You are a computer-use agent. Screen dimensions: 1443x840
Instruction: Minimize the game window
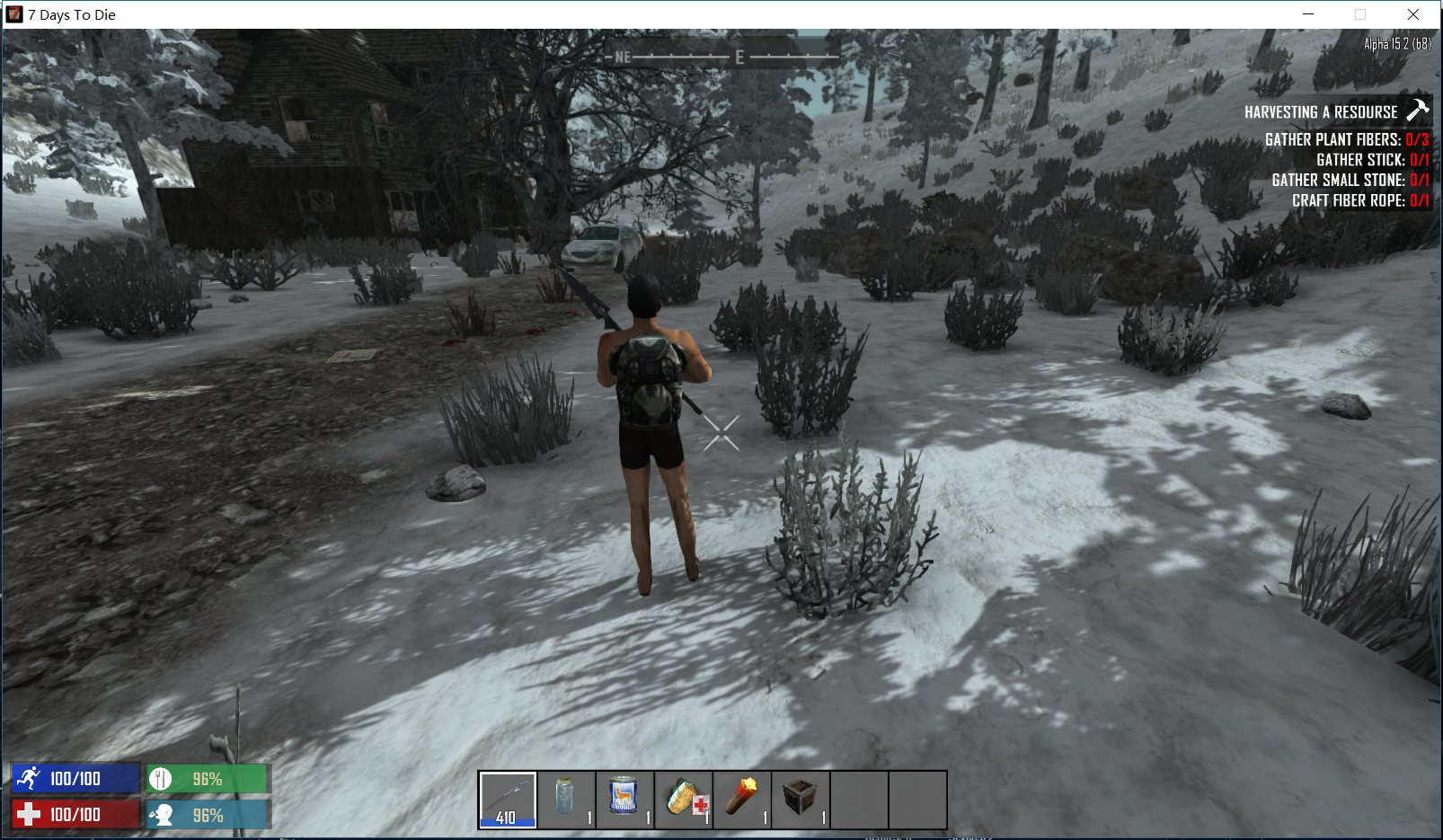tap(1308, 14)
